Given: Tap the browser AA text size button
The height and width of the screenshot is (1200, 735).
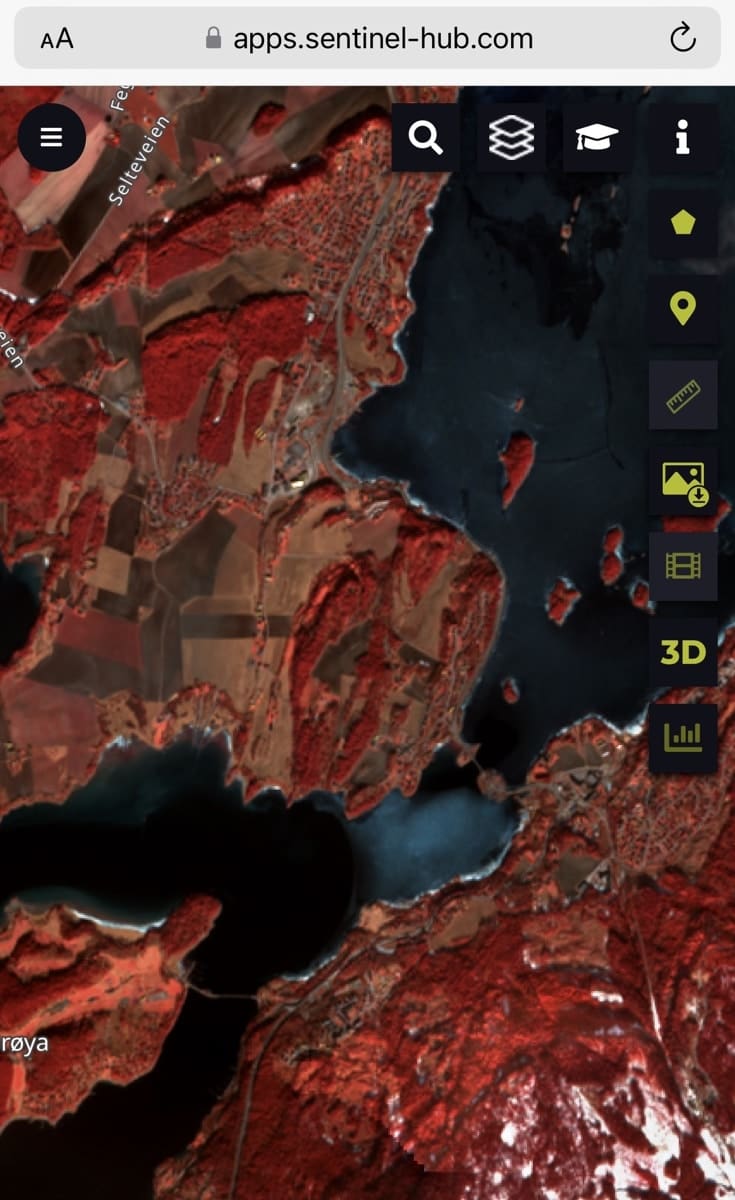Looking at the screenshot, I should 57,39.
